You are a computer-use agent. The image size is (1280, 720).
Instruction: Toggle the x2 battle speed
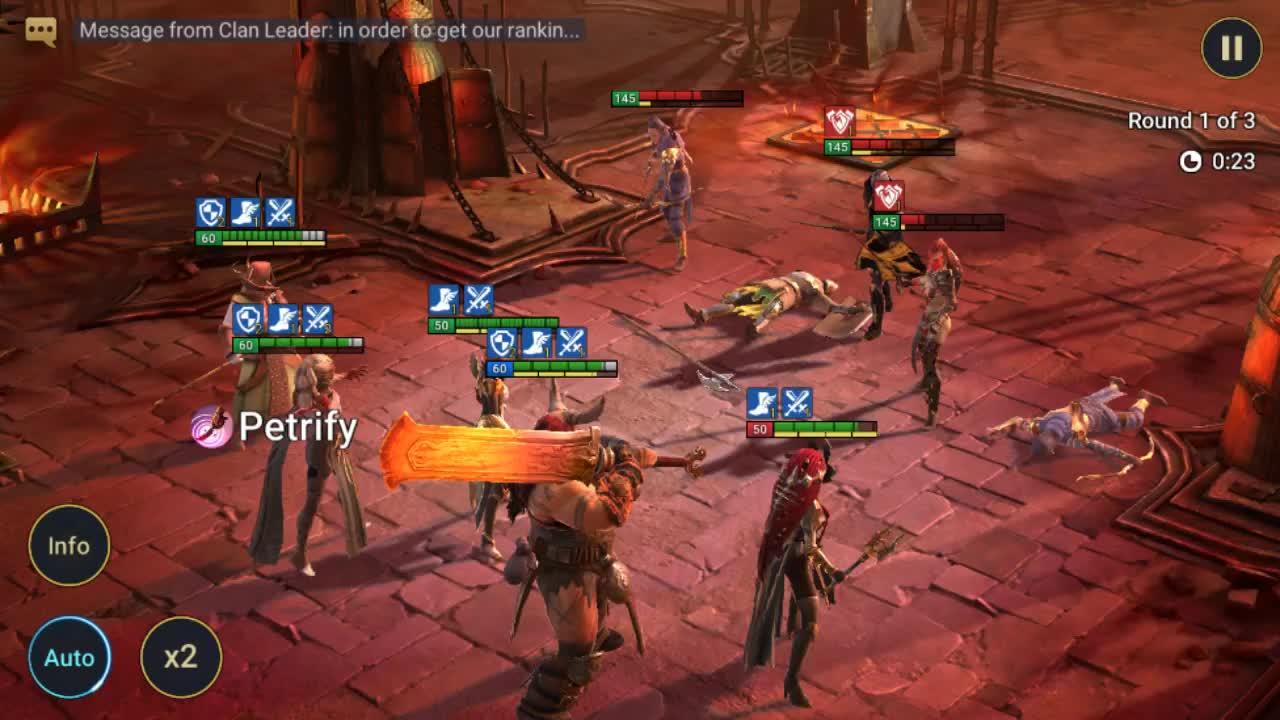pyautogui.click(x=181, y=657)
